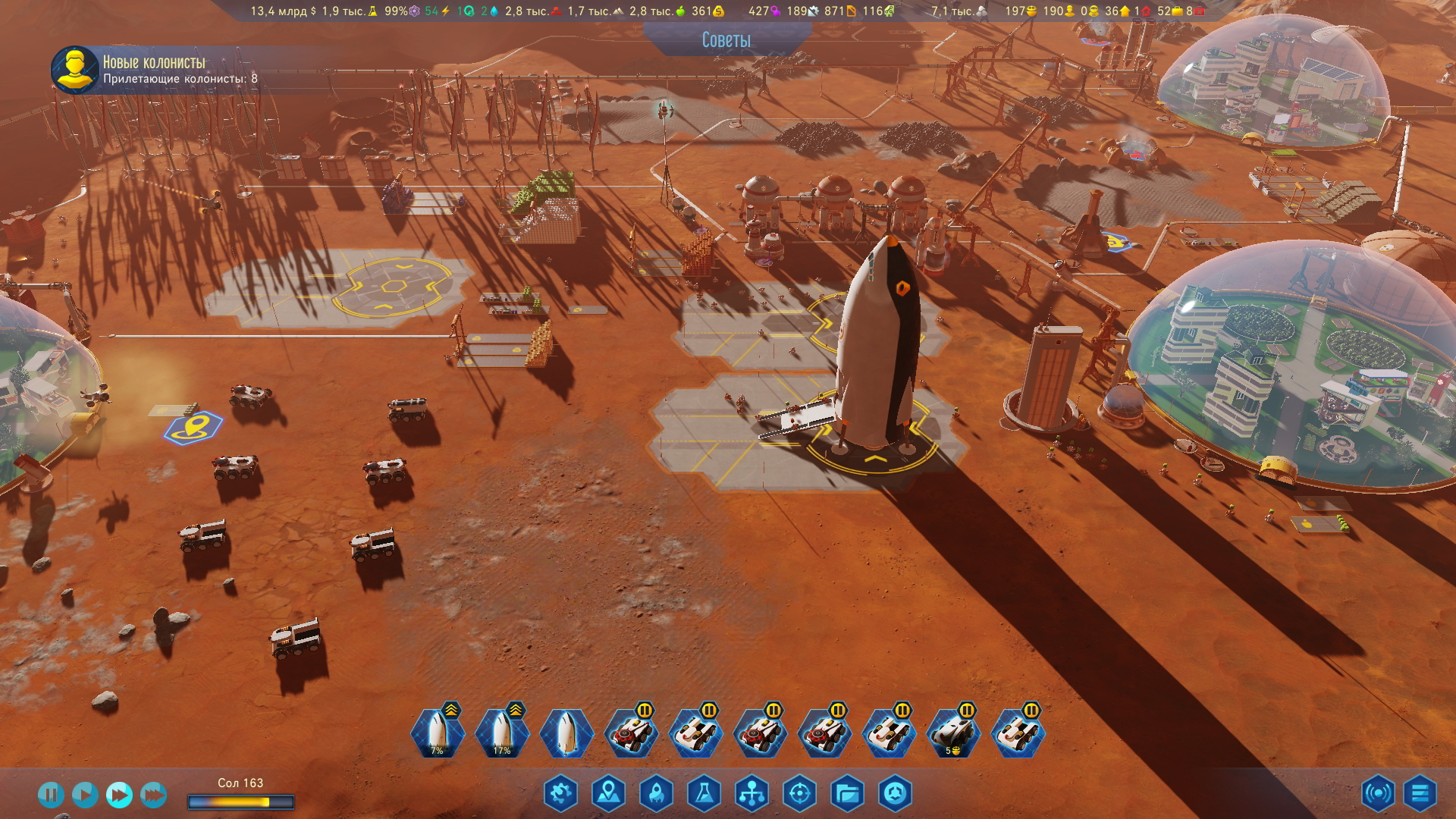Select the rocket showing 7%
This screenshot has width=1456, height=819.
tap(437, 733)
